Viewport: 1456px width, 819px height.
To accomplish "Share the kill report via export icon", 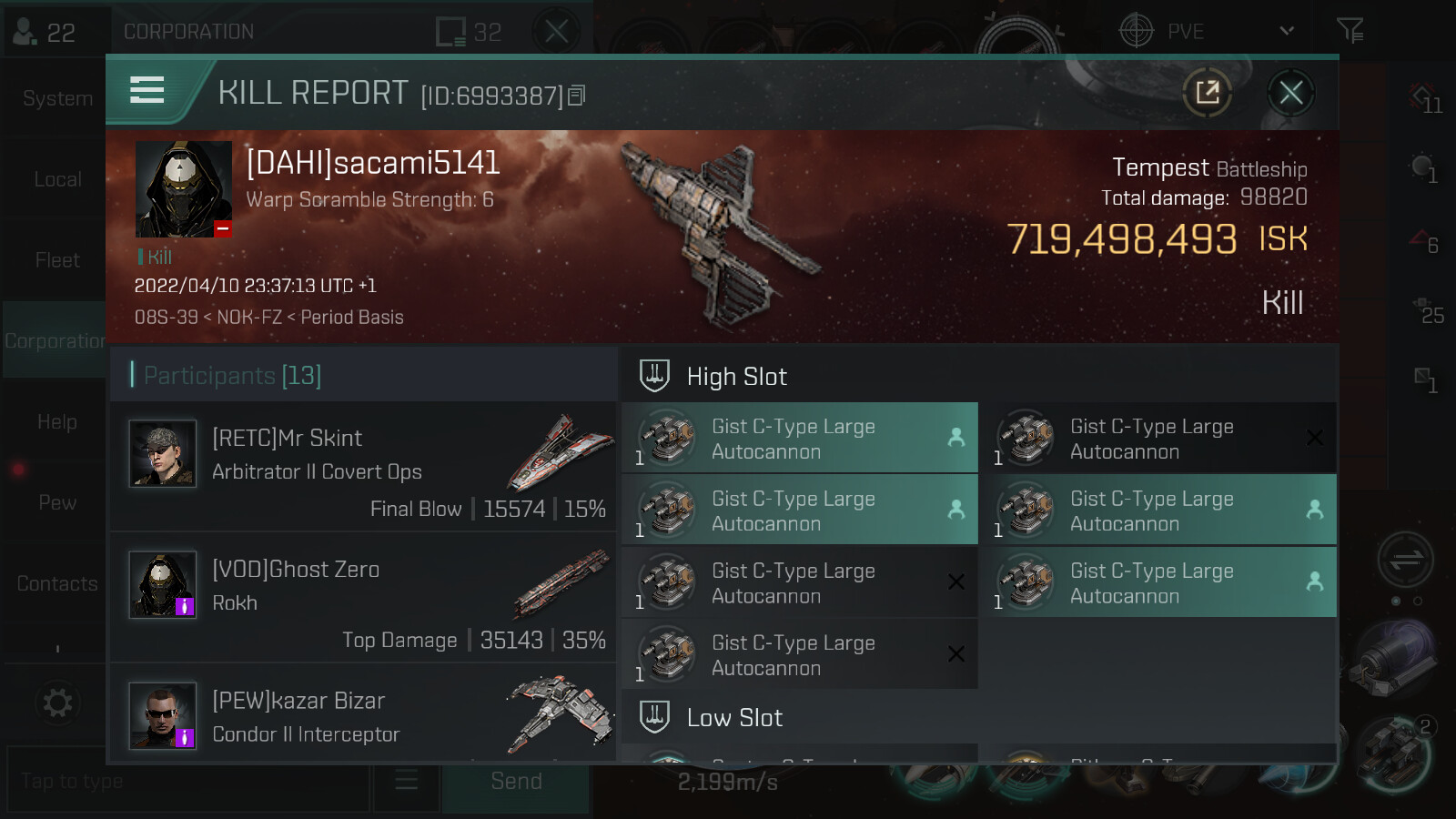I will point(1208,93).
